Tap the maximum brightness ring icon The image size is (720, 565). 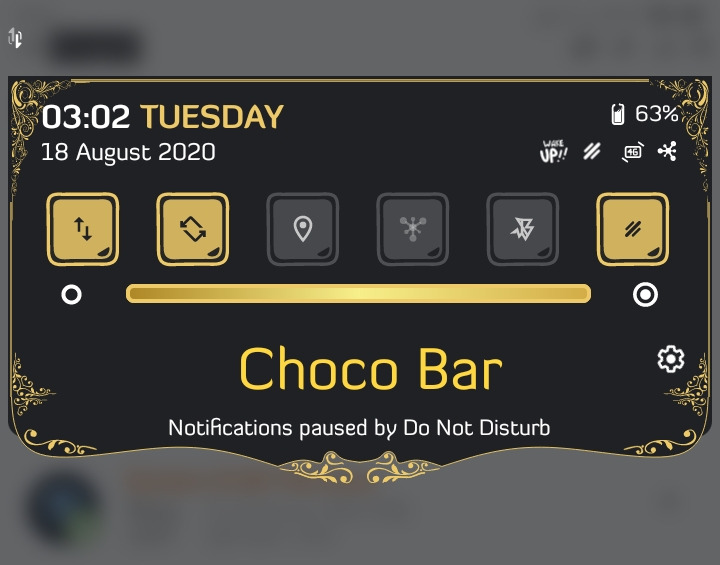(646, 295)
